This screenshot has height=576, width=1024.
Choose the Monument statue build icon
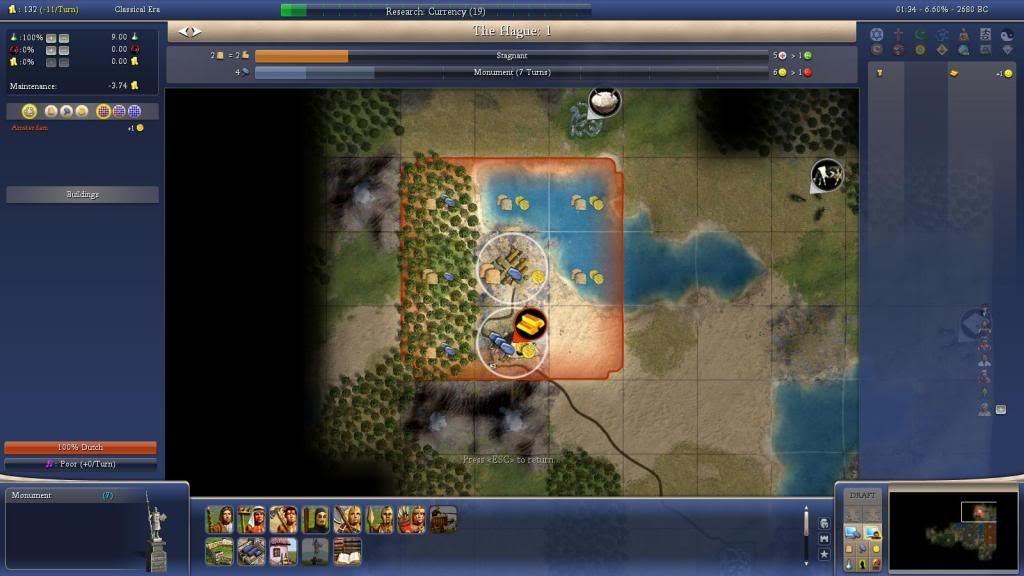point(316,551)
